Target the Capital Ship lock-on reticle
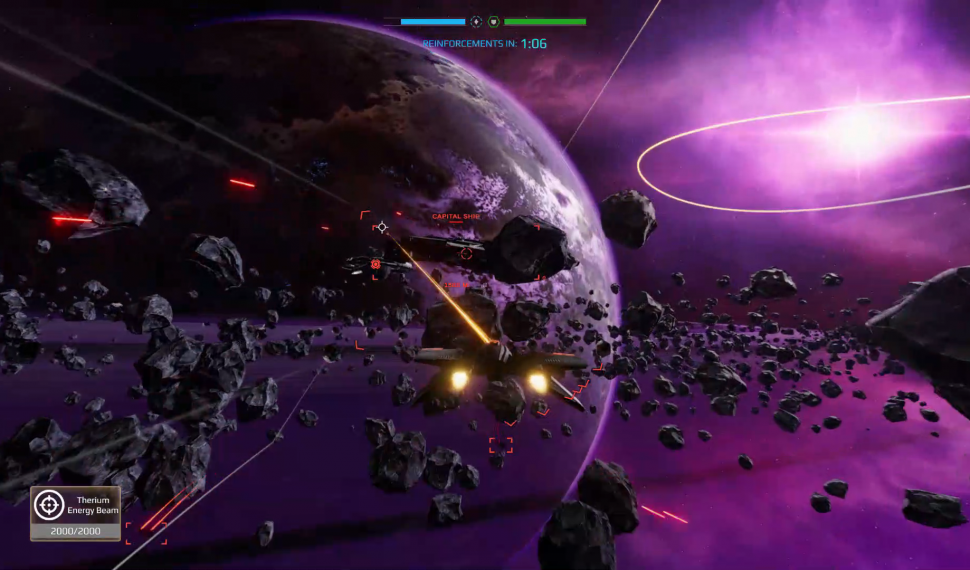Screen dimensions: 970x570 click(466, 253)
